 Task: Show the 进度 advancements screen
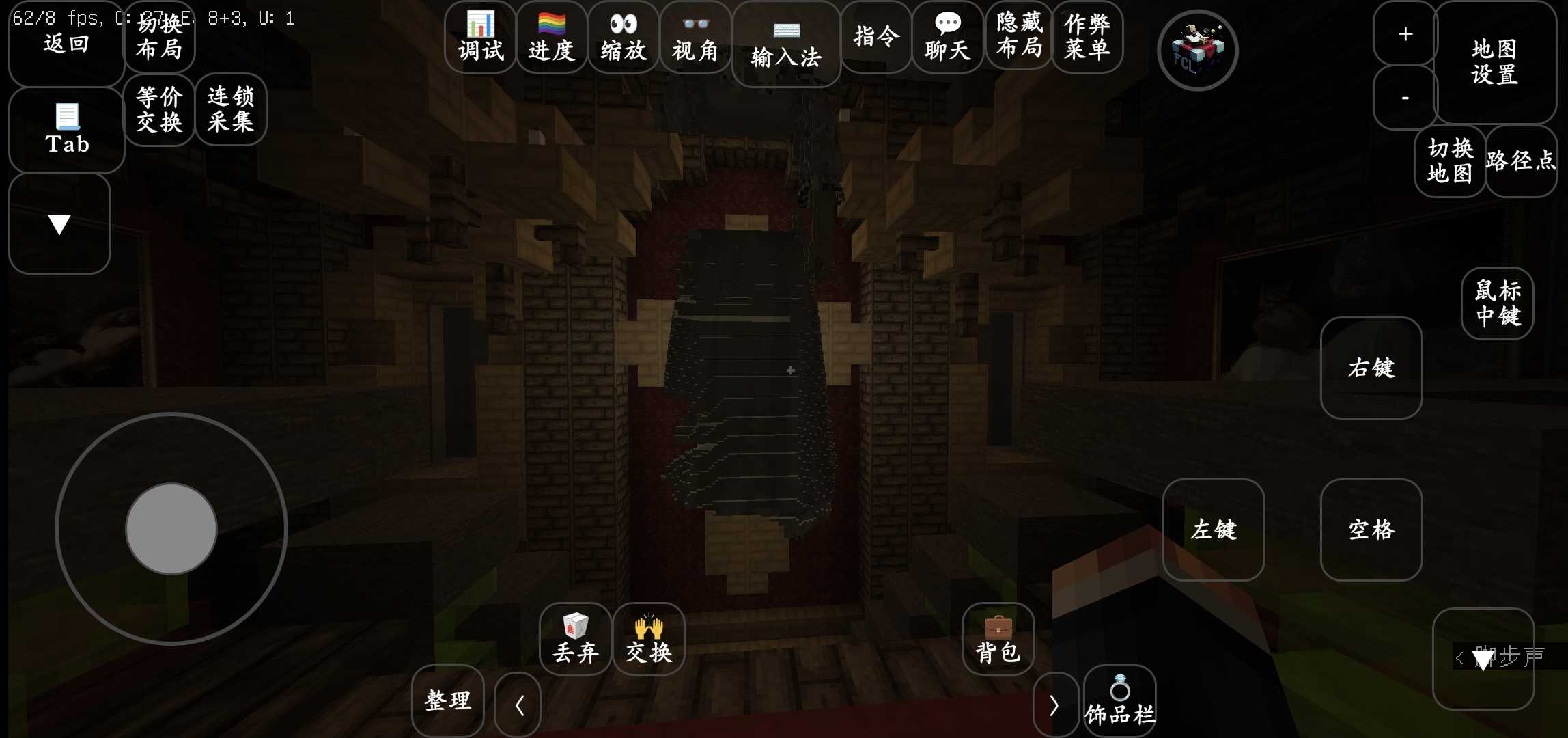[552, 37]
